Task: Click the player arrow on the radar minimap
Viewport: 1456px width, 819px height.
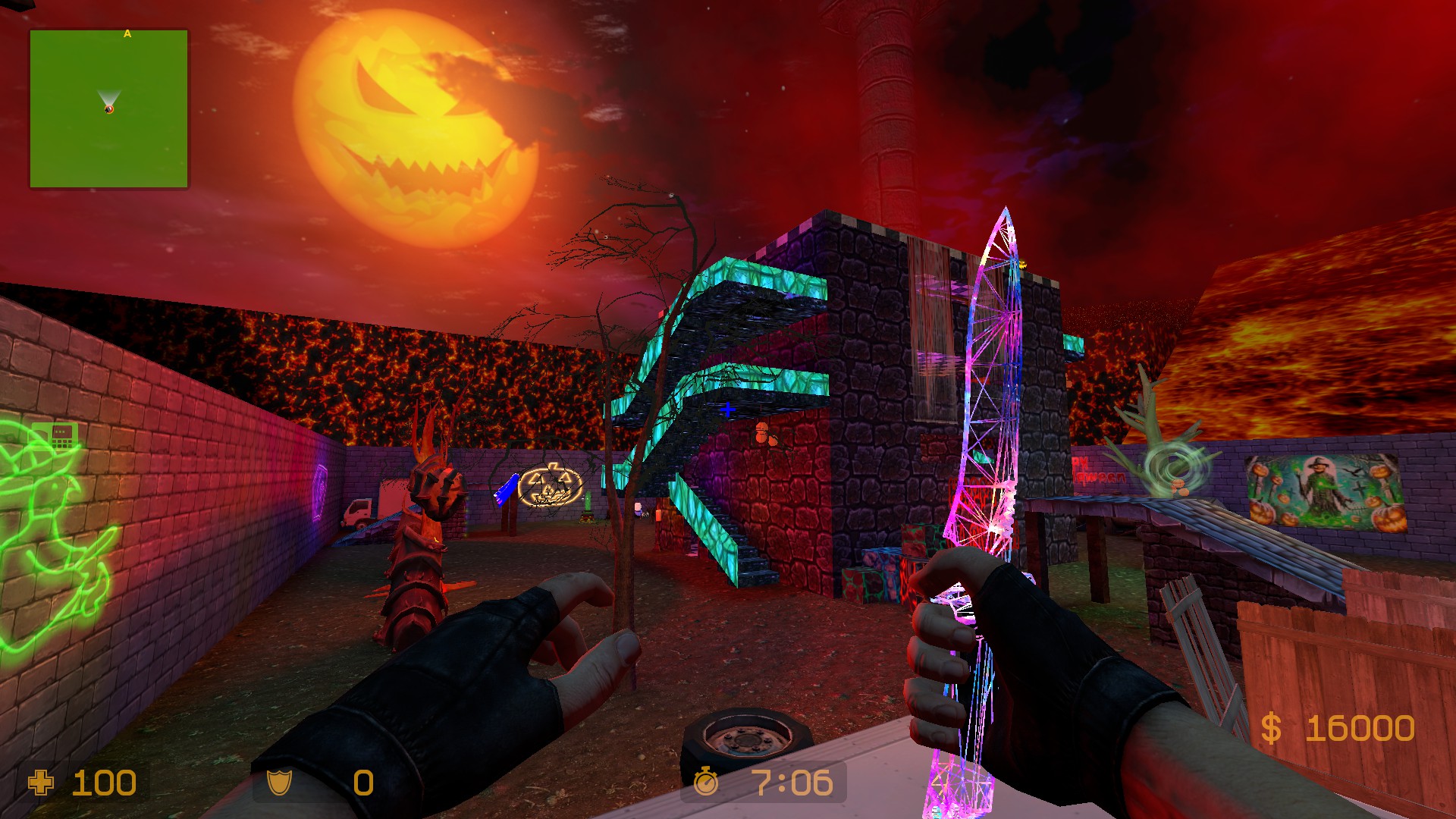Action: [108, 96]
